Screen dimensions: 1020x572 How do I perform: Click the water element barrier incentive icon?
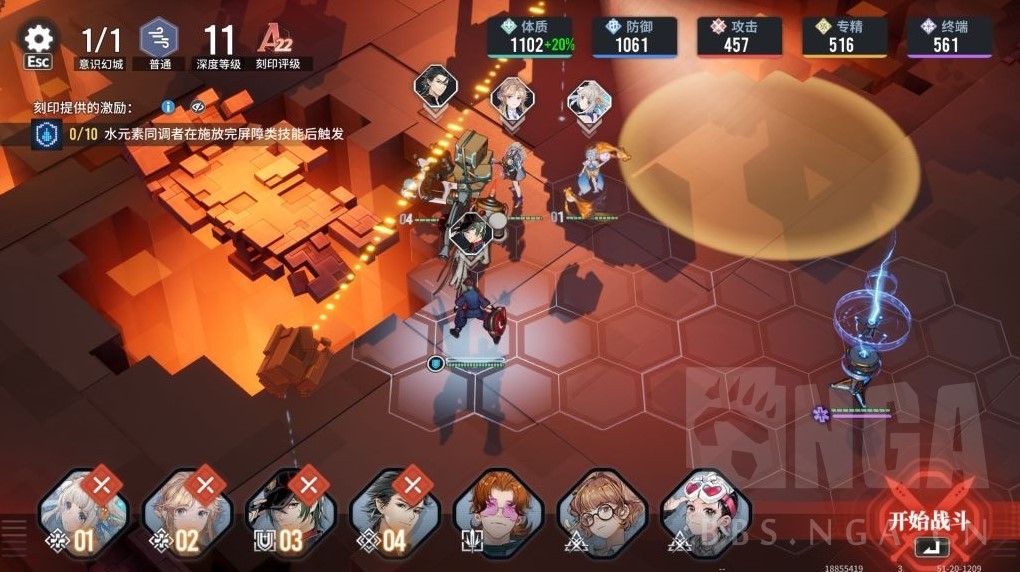(x=46, y=134)
